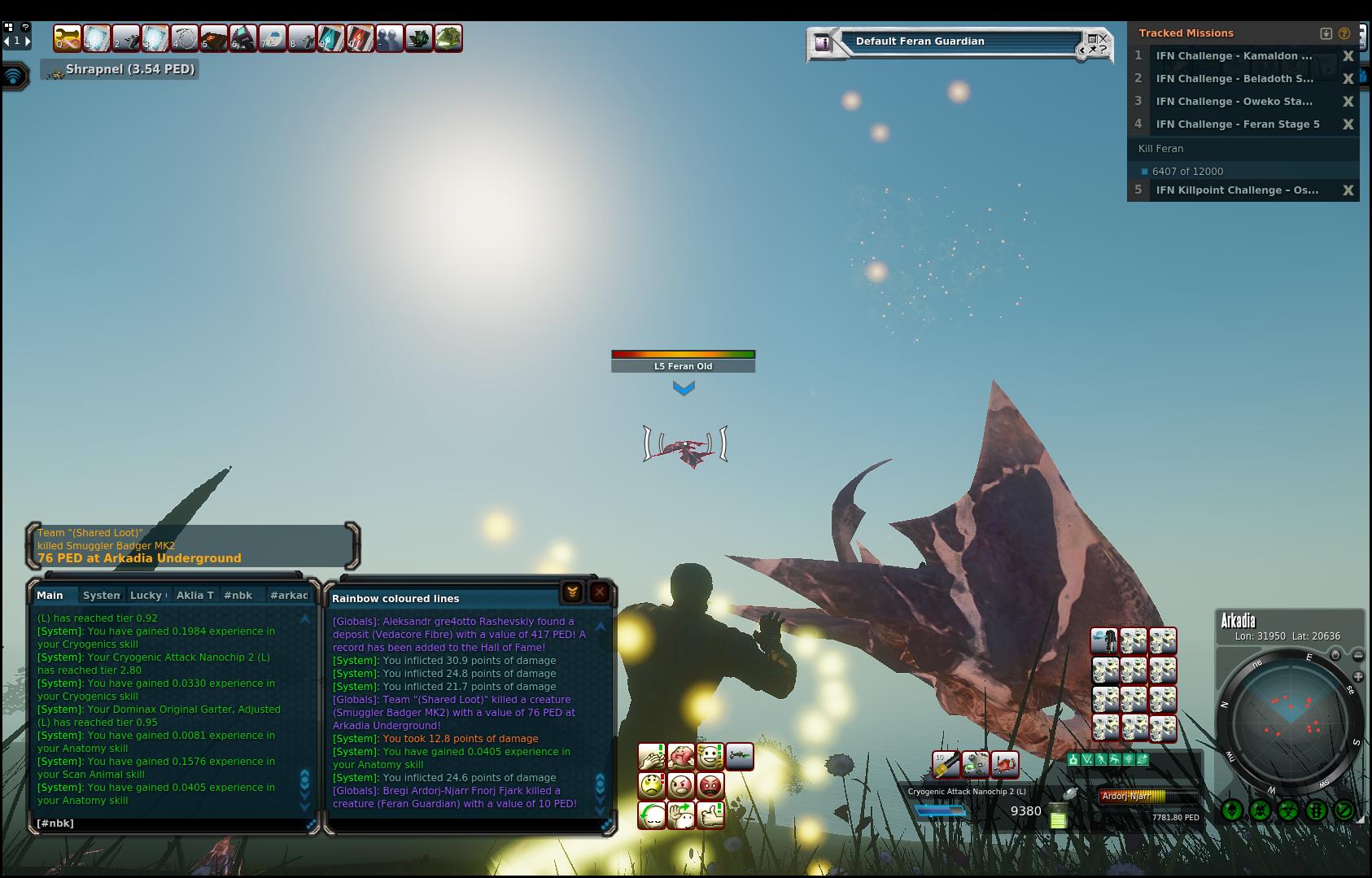Close the Default Feran Guardian info panel
This screenshot has width=1372, height=878.
(x=1103, y=38)
